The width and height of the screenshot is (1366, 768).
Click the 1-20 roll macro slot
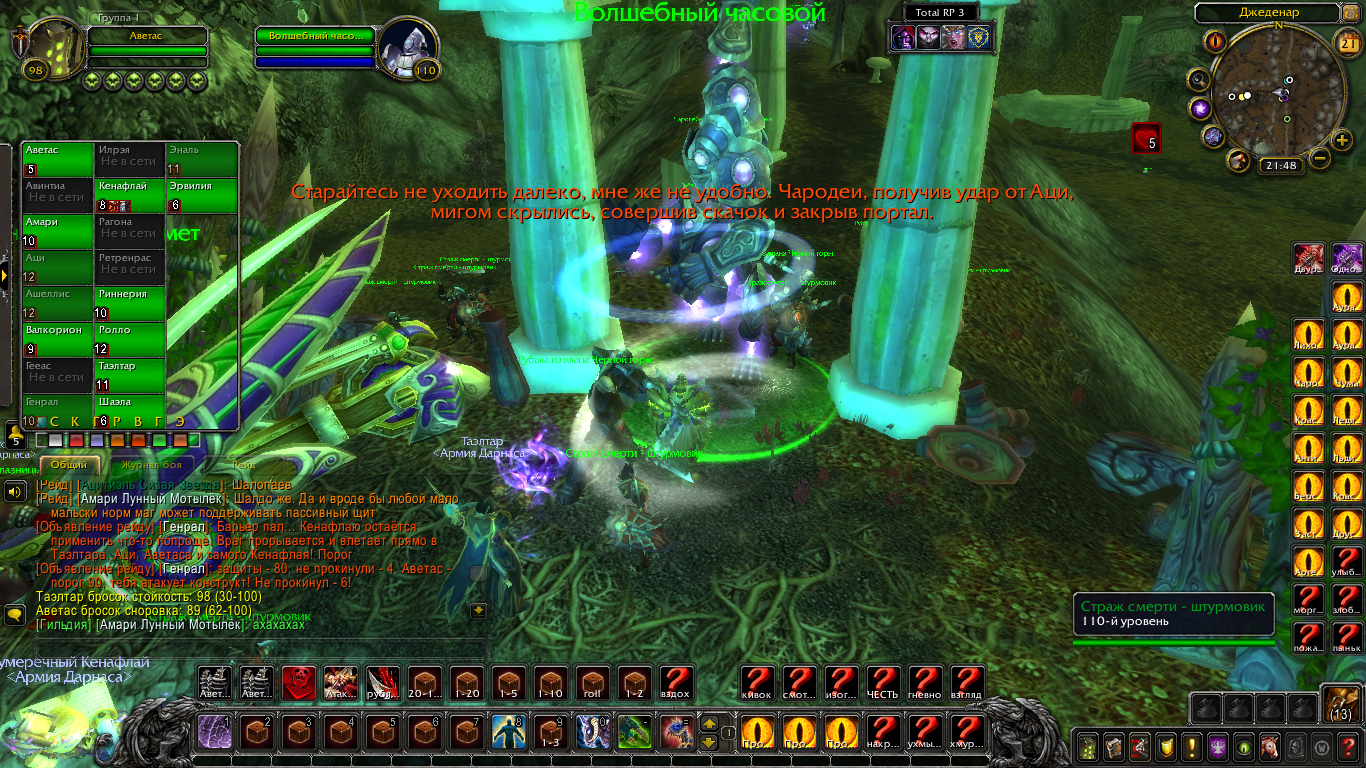(x=467, y=683)
